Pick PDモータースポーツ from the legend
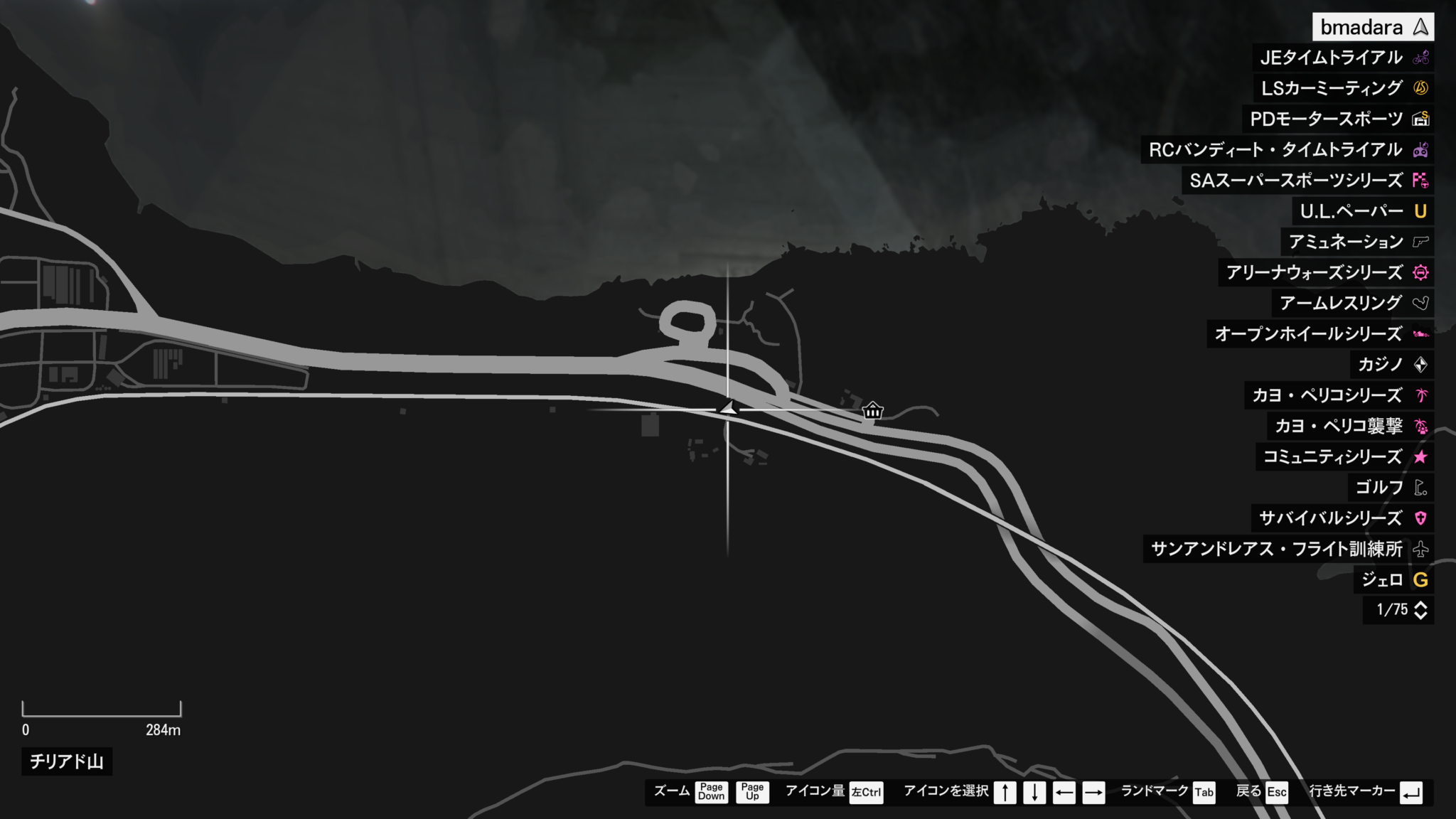 (x=1337, y=119)
